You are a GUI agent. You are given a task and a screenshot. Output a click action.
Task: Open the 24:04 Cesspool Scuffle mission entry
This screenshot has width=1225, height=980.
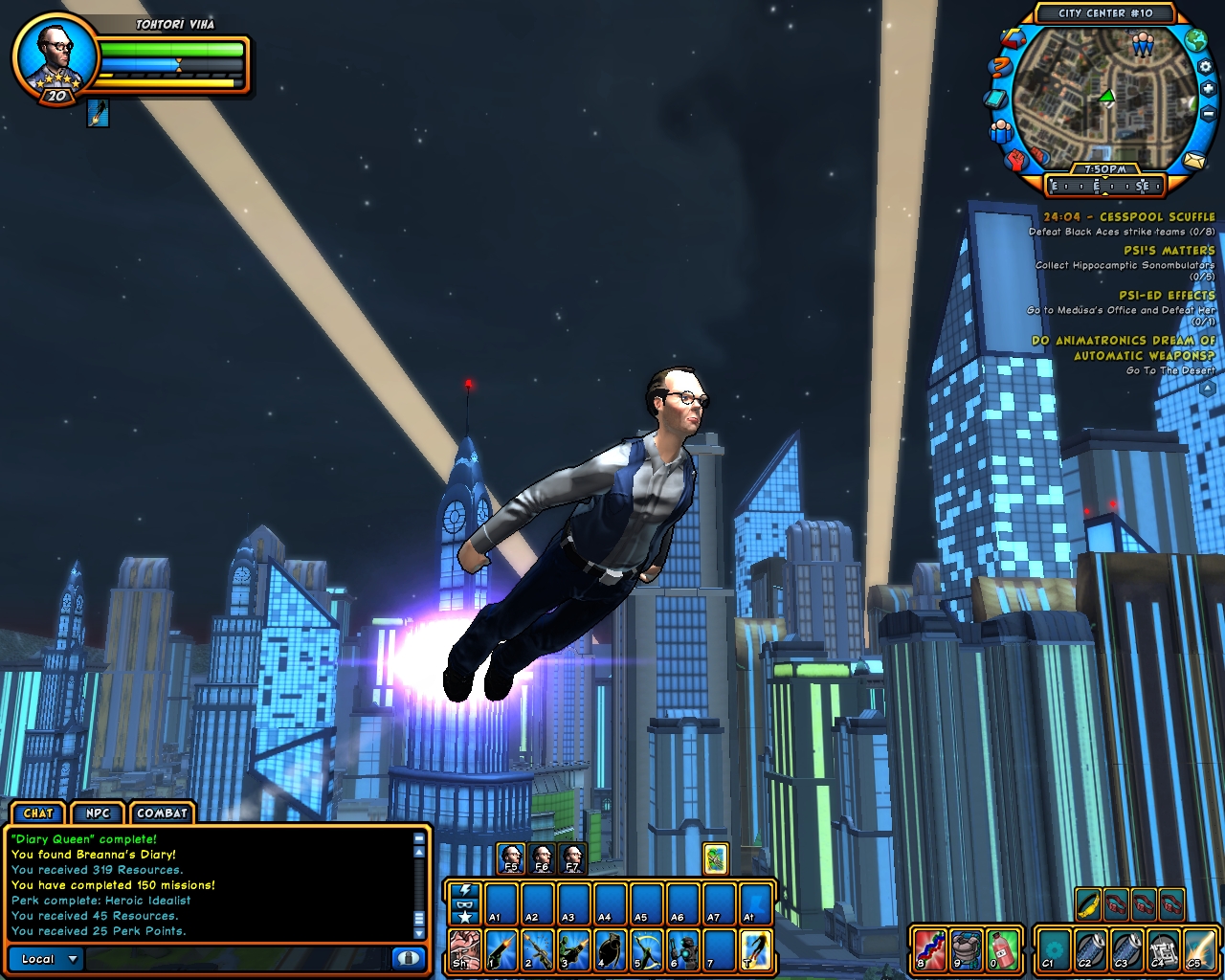click(x=1128, y=217)
